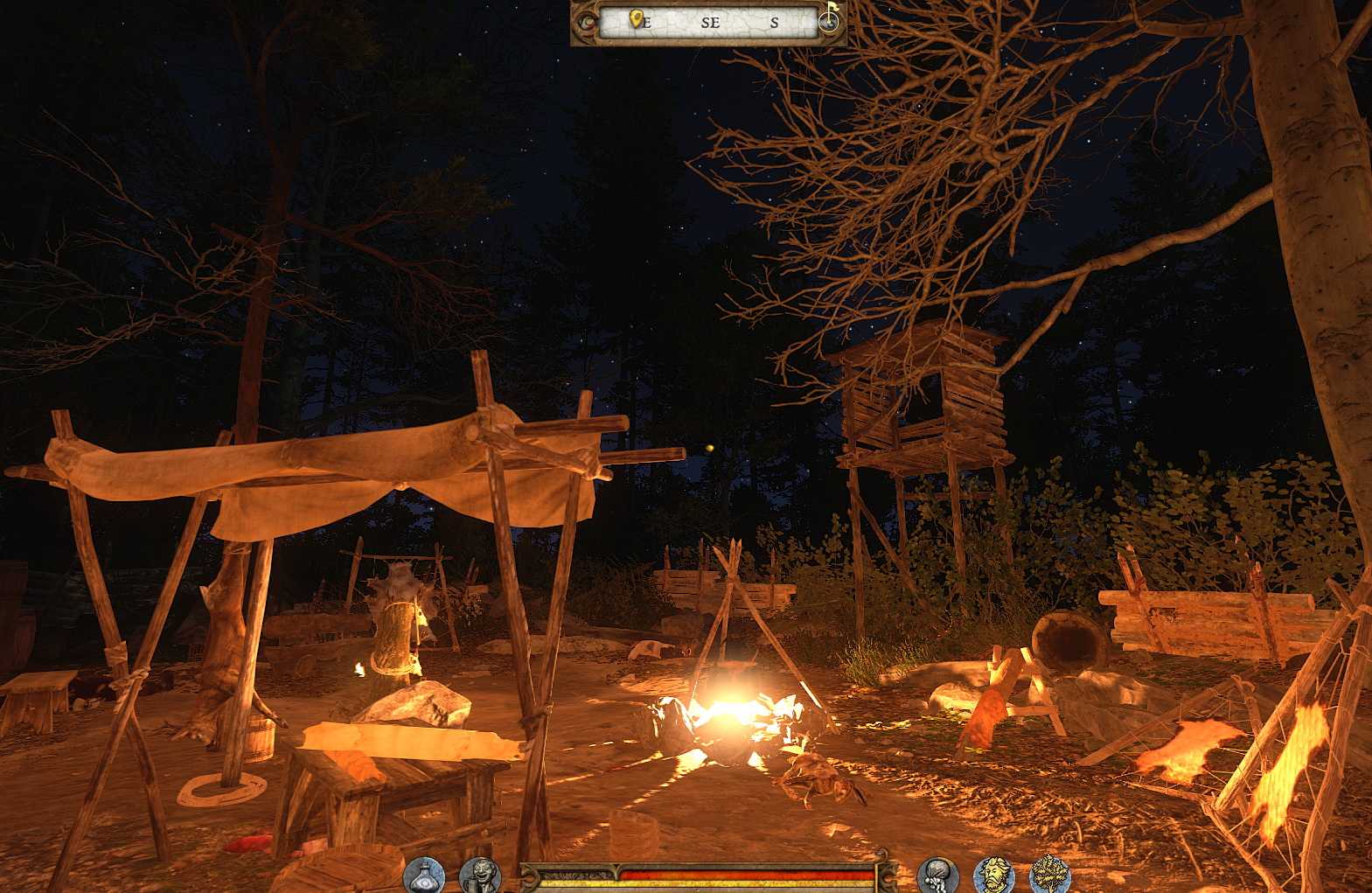Viewport: 1372px width, 893px height.
Task: Open the hand holding sack icon
Action: coord(938,875)
